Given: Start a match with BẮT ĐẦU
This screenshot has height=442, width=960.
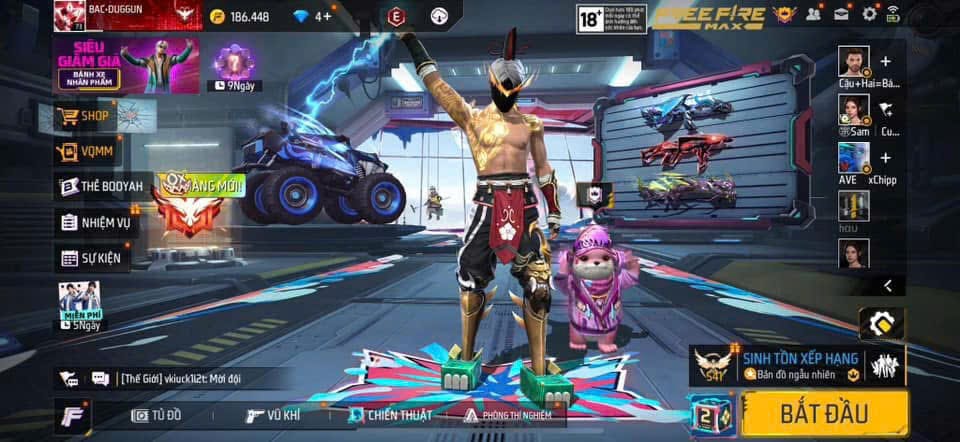Looking at the screenshot, I should coord(825,412).
